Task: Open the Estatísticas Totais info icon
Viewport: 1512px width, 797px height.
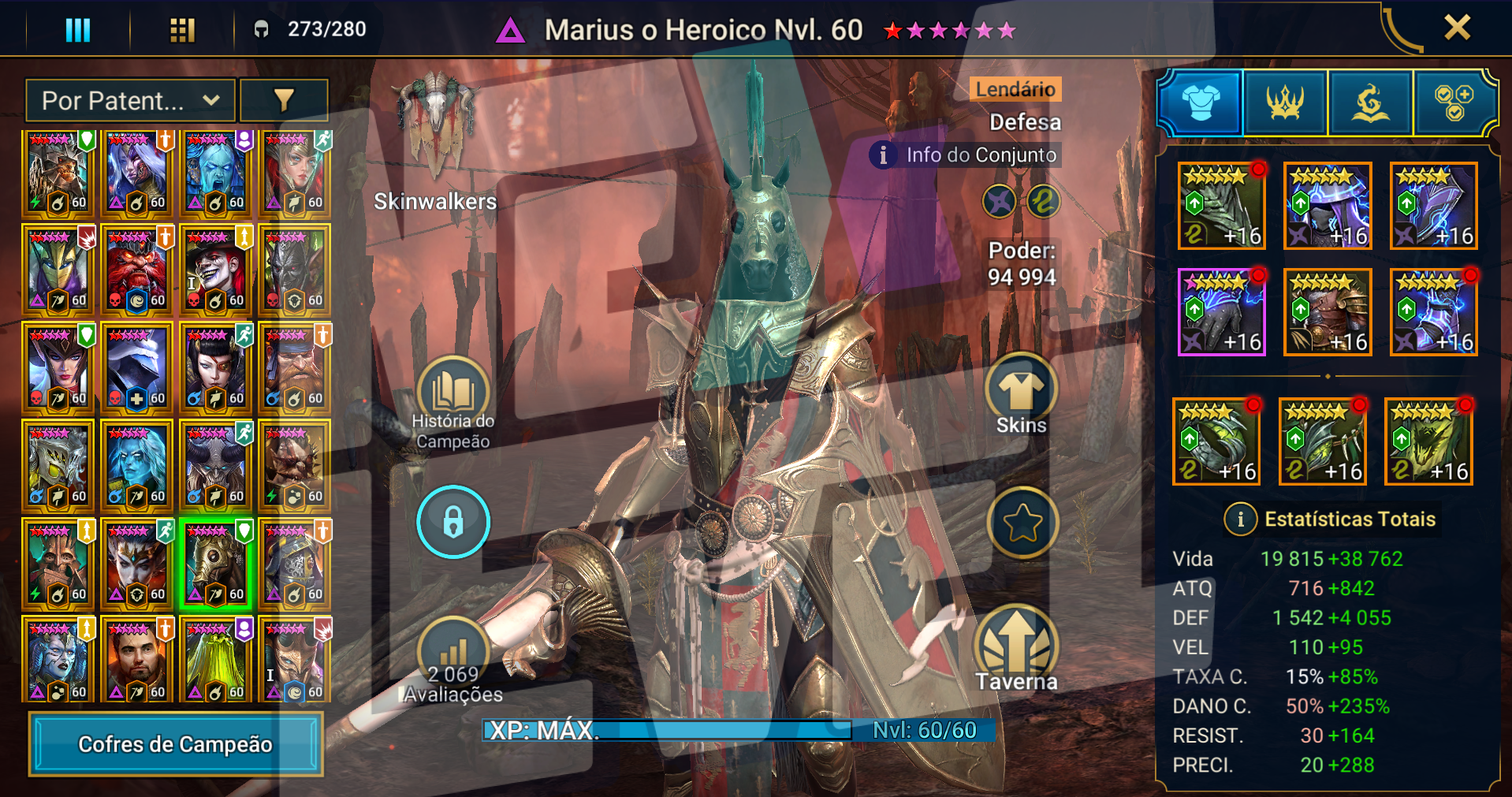Action: (1240, 519)
